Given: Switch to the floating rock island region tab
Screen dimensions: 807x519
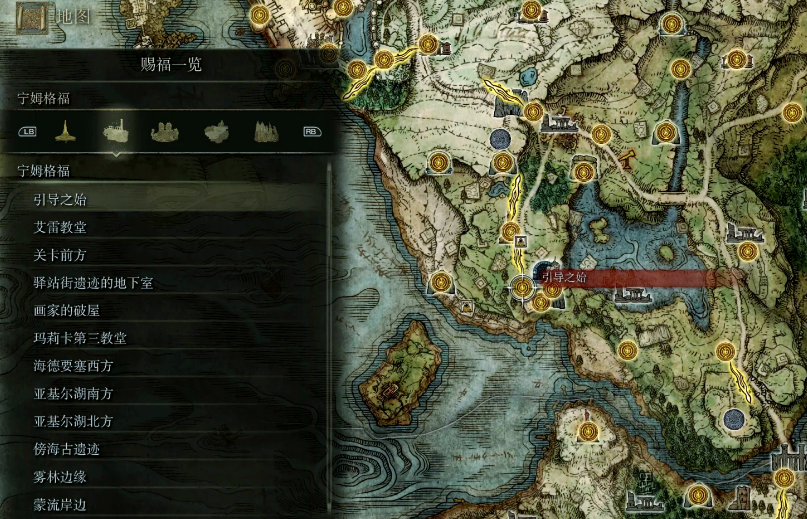Looking at the screenshot, I should pos(216,131).
